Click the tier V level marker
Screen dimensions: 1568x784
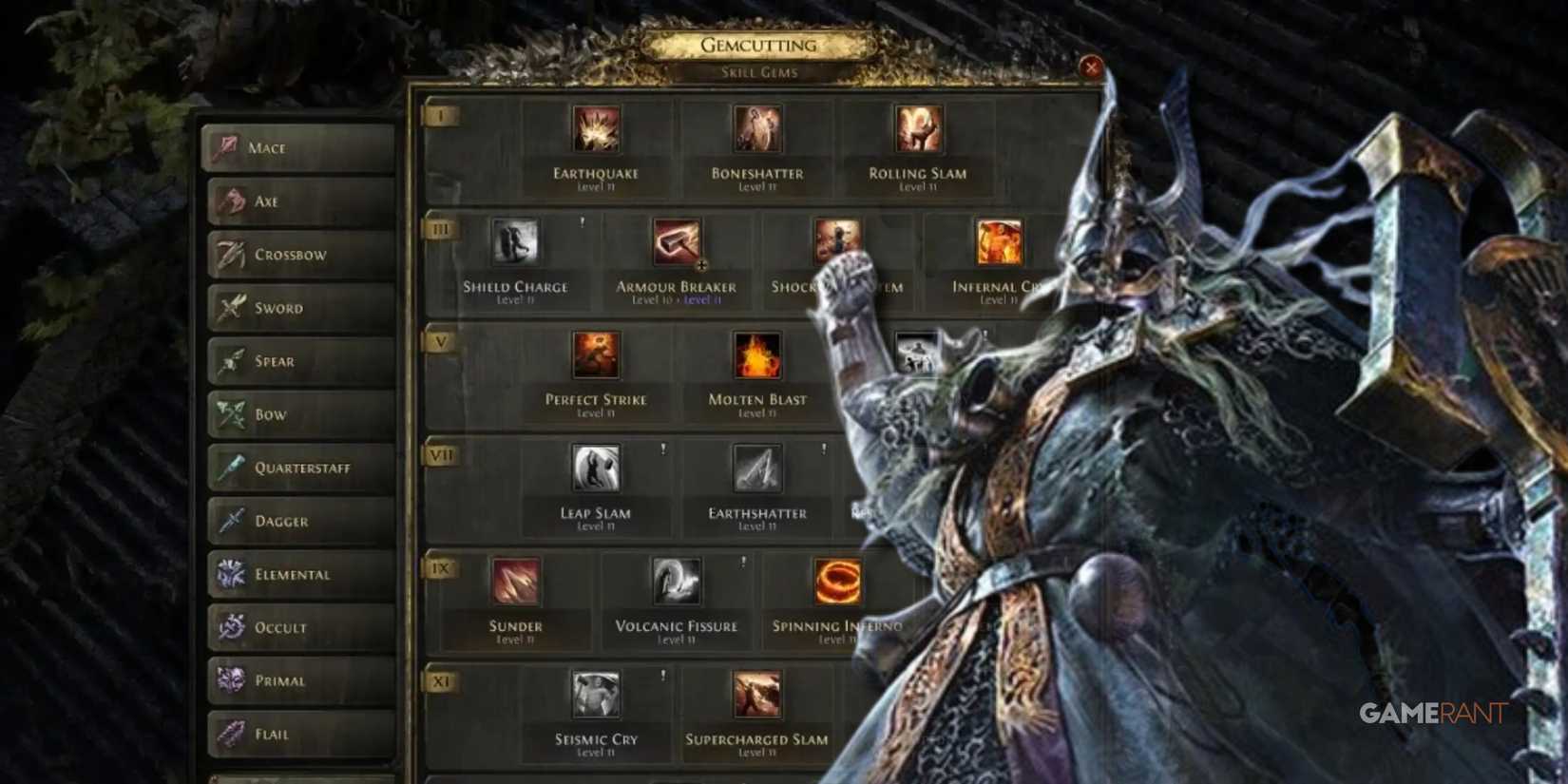(440, 342)
